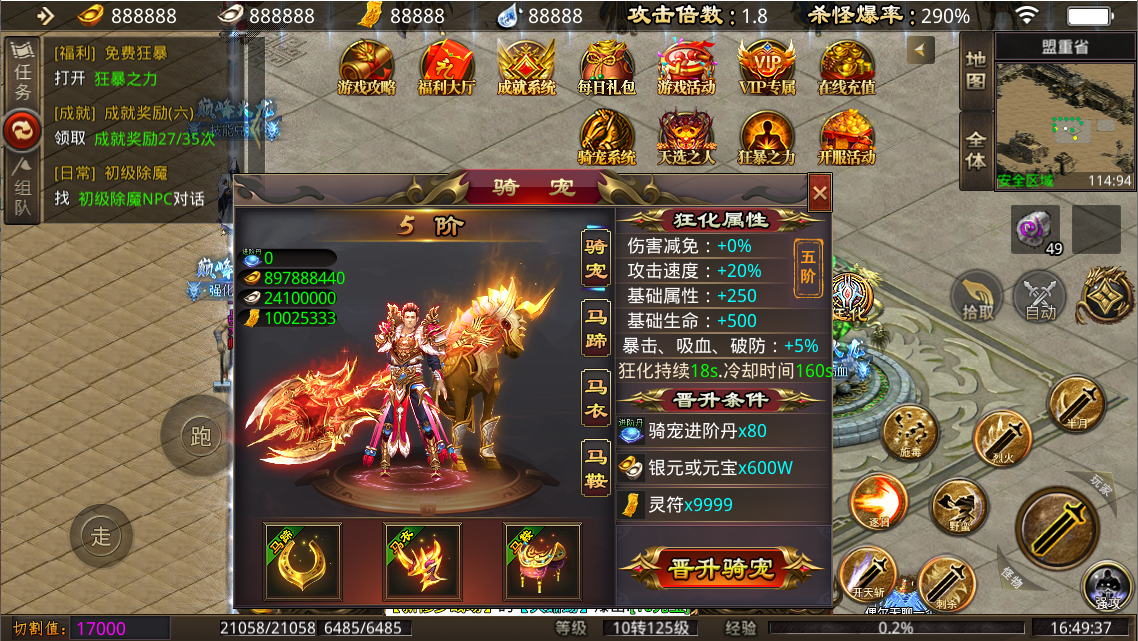Open the 在线充值 recharge shop
This screenshot has width=1138, height=641.
pos(847,66)
